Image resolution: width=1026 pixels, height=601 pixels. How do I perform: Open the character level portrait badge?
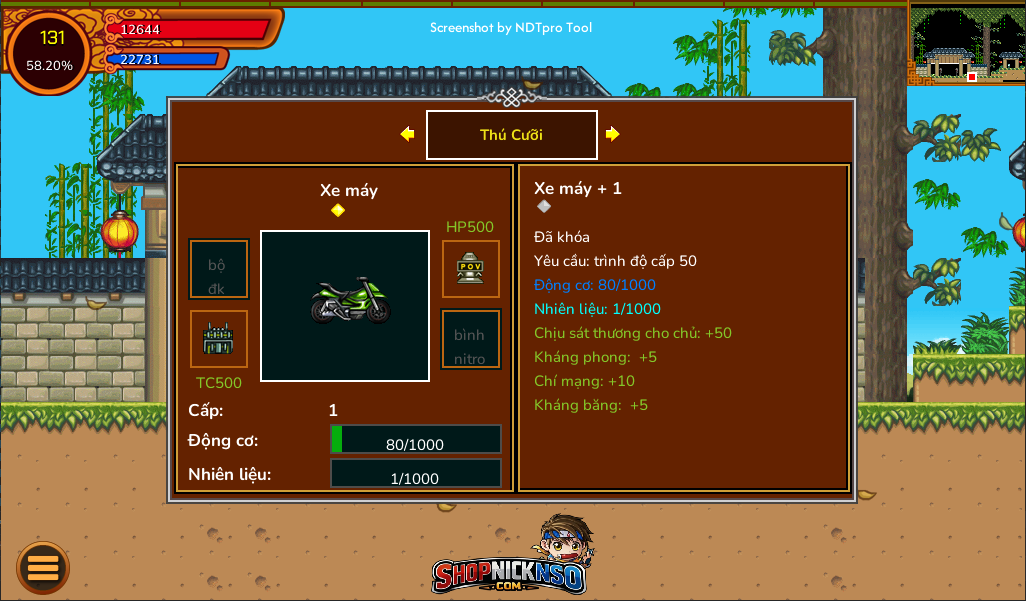click(x=49, y=51)
